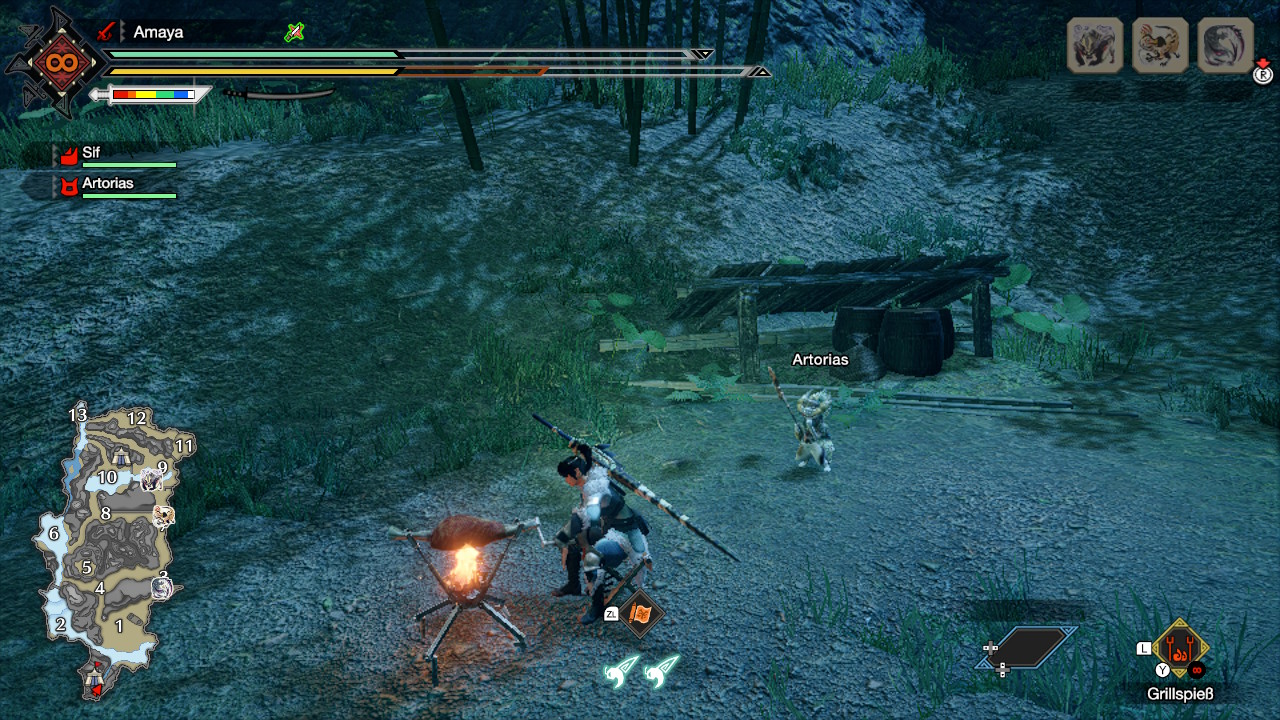Choose the dark serpentine monster icon
This screenshot has width=1280, height=720.
pos(1225,45)
